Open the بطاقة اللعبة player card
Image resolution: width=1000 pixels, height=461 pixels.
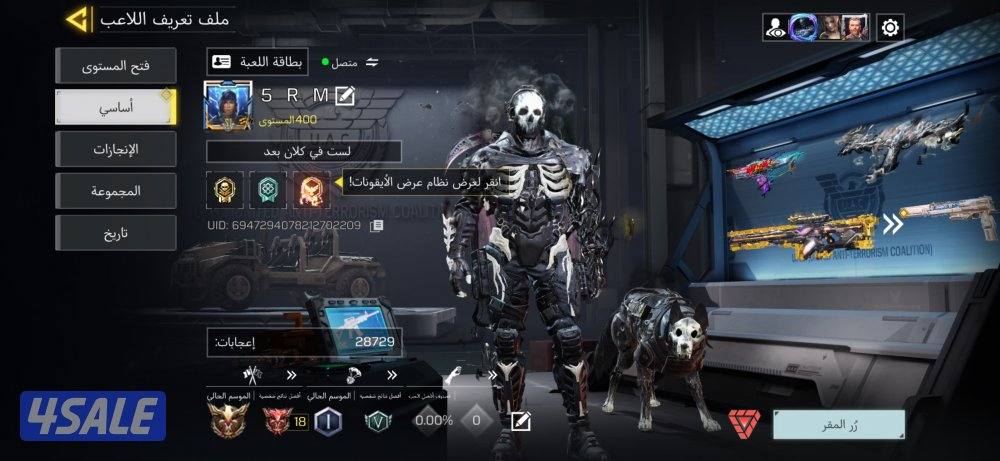pyautogui.click(x=257, y=62)
